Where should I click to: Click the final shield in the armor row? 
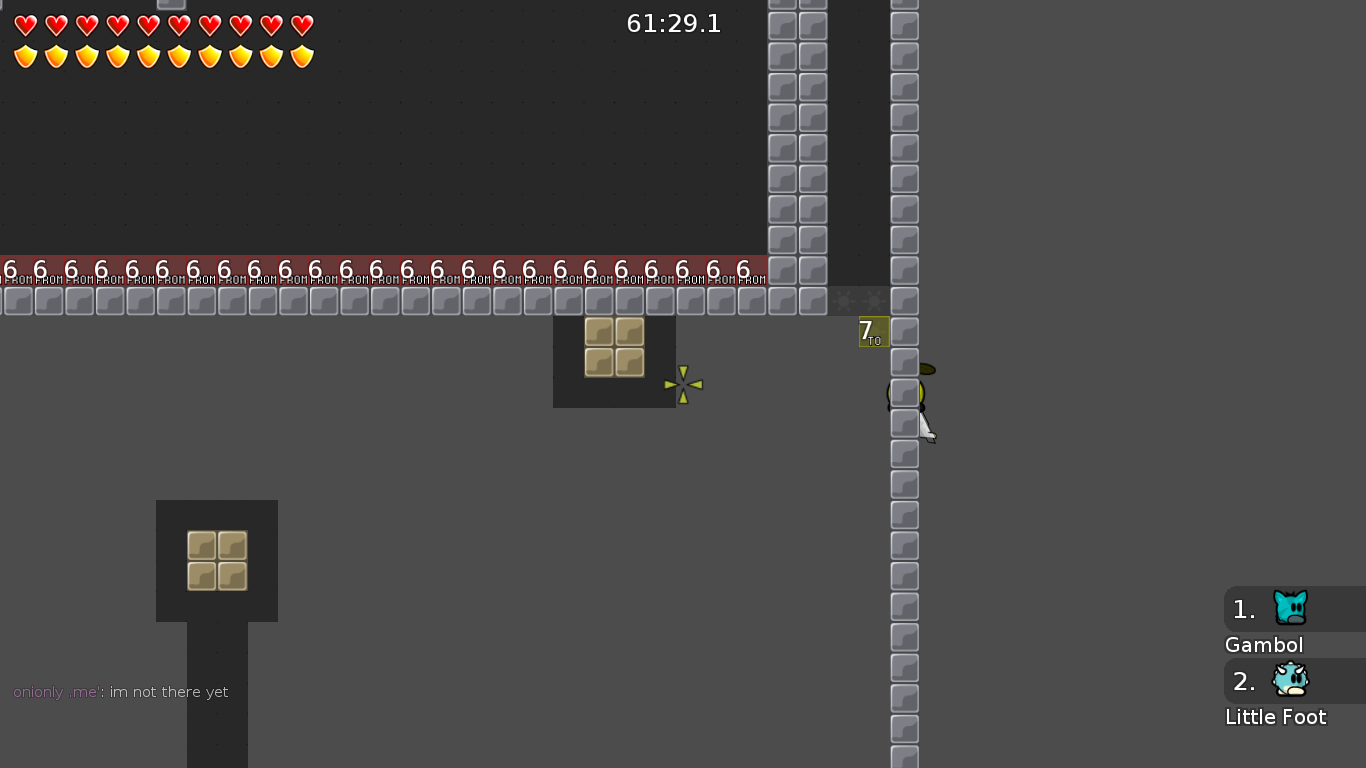(301, 57)
